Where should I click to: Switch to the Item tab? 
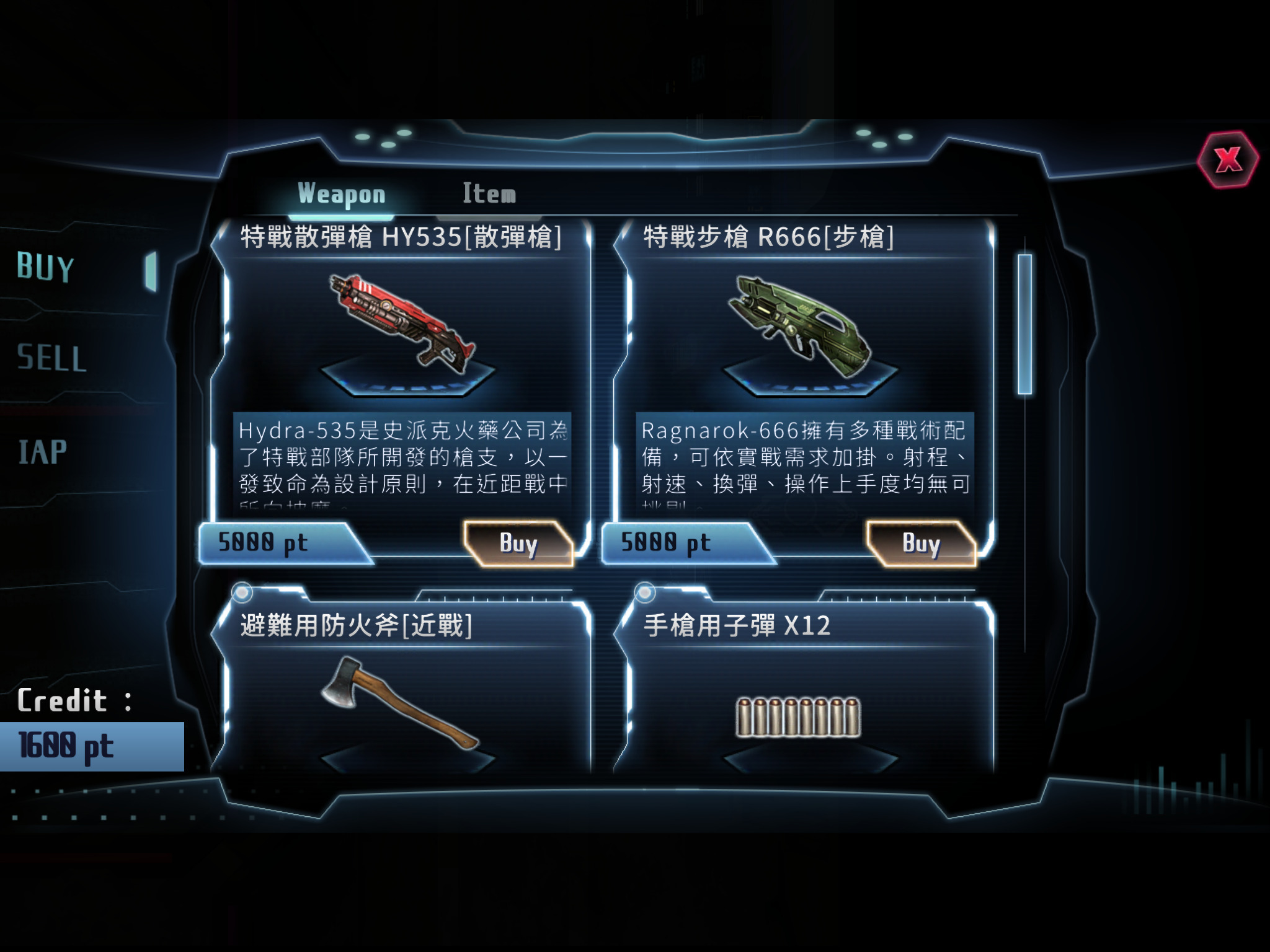[488, 193]
